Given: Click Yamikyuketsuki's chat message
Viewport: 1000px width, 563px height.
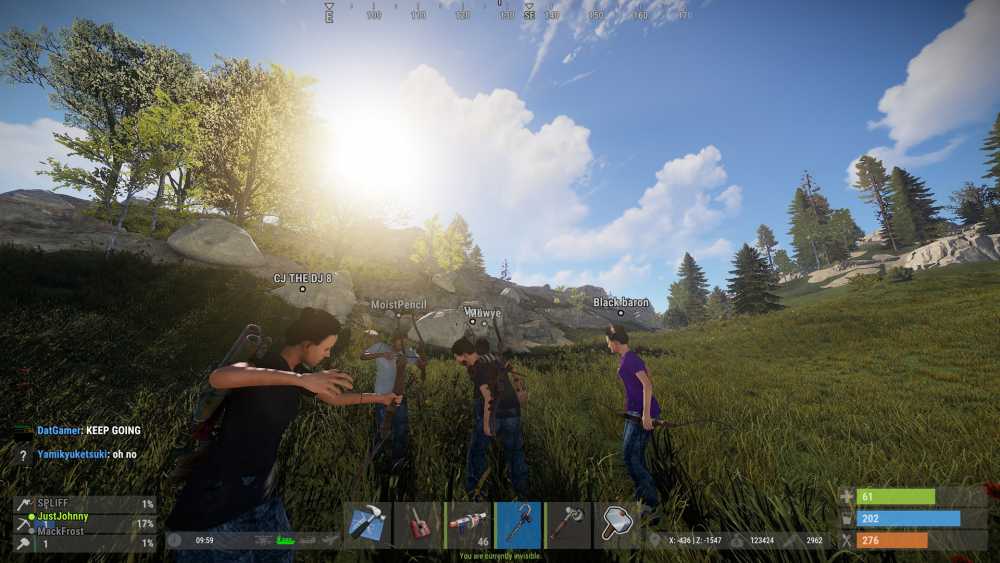Looking at the screenshot, I should (87, 454).
